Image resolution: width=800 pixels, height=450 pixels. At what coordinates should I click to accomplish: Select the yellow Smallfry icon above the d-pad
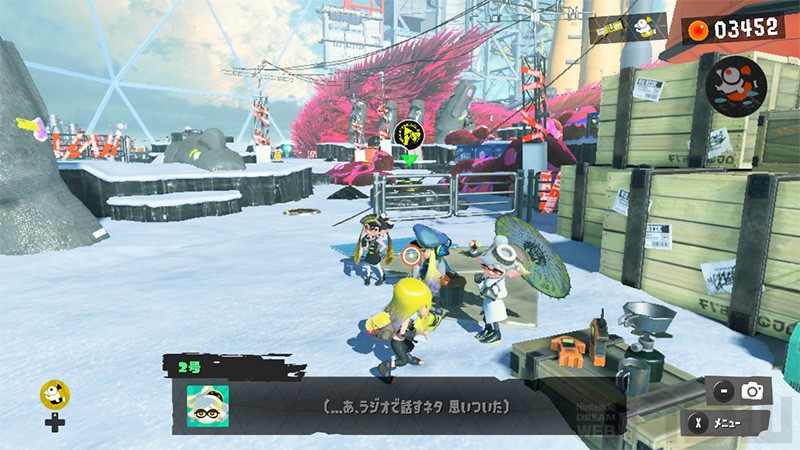click(x=54, y=395)
